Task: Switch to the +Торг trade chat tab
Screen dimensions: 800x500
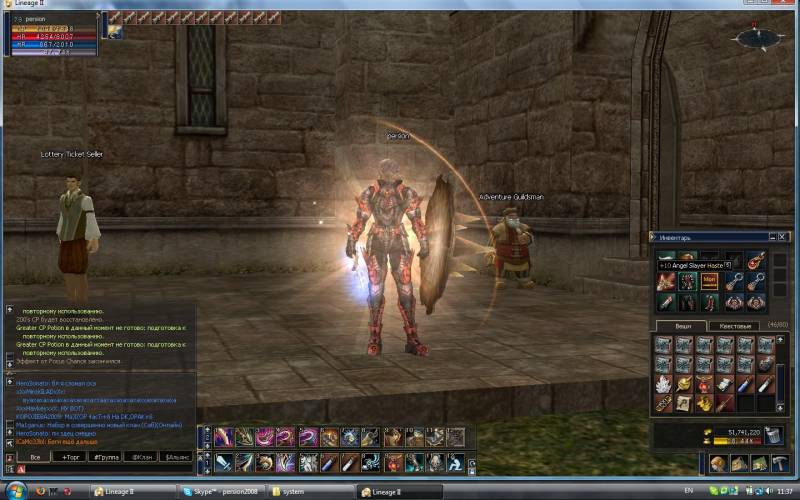Action: [71, 456]
